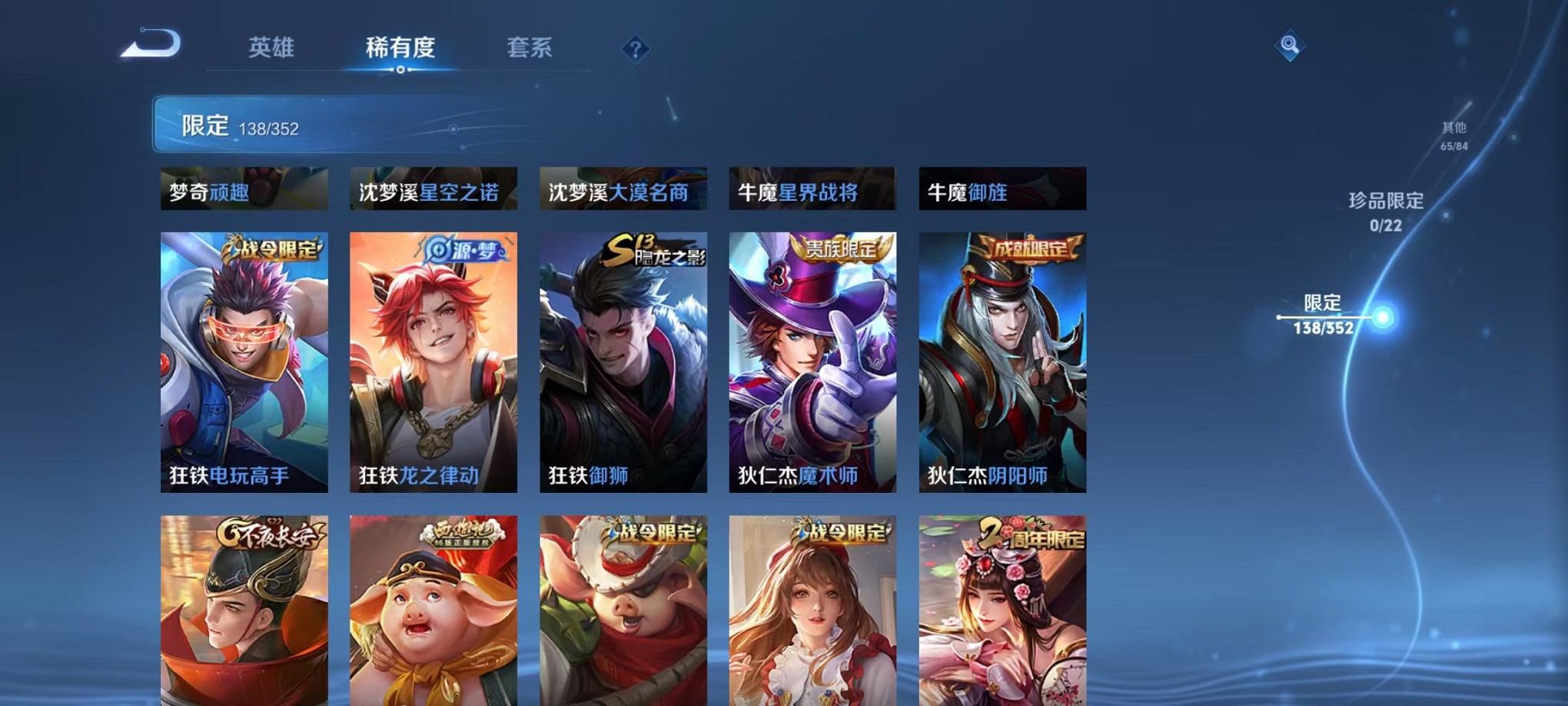This screenshot has width=1568, height=706.
Task: Select the 沈梦溪星空之诺 skin card
Action: (434, 188)
